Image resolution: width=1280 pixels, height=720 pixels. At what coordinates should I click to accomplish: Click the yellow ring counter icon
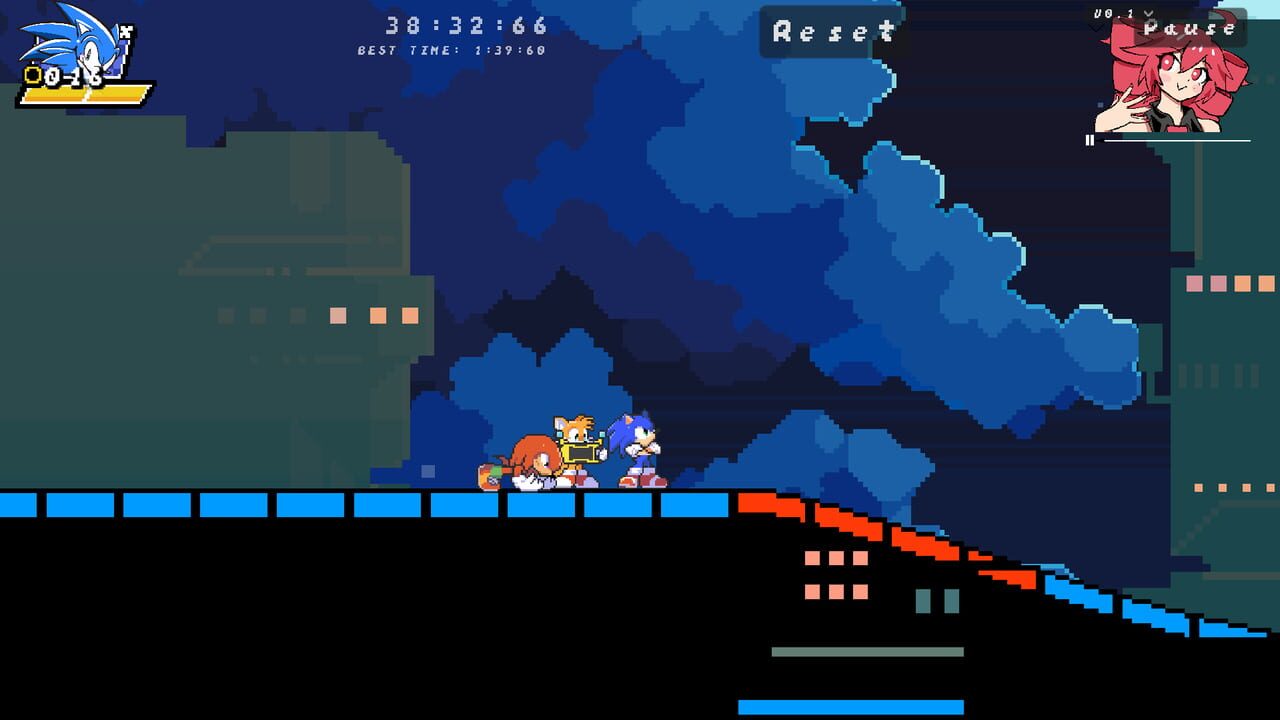tap(32, 73)
